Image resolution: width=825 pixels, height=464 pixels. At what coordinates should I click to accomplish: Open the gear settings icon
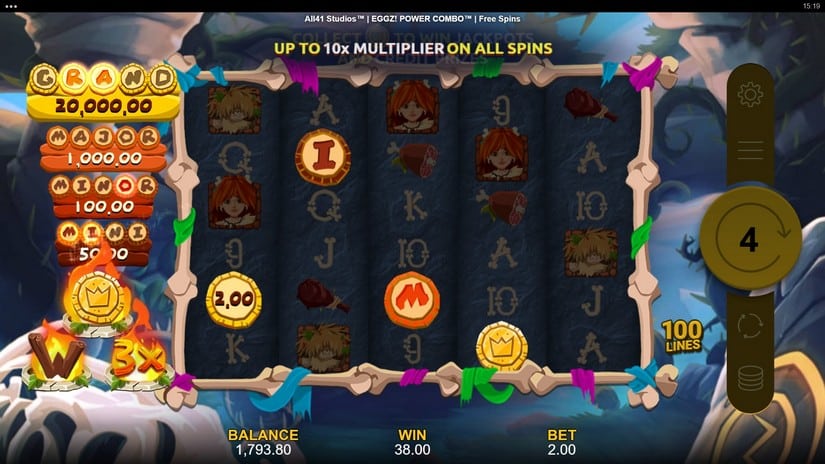pyautogui.click(x=749, y=96)
